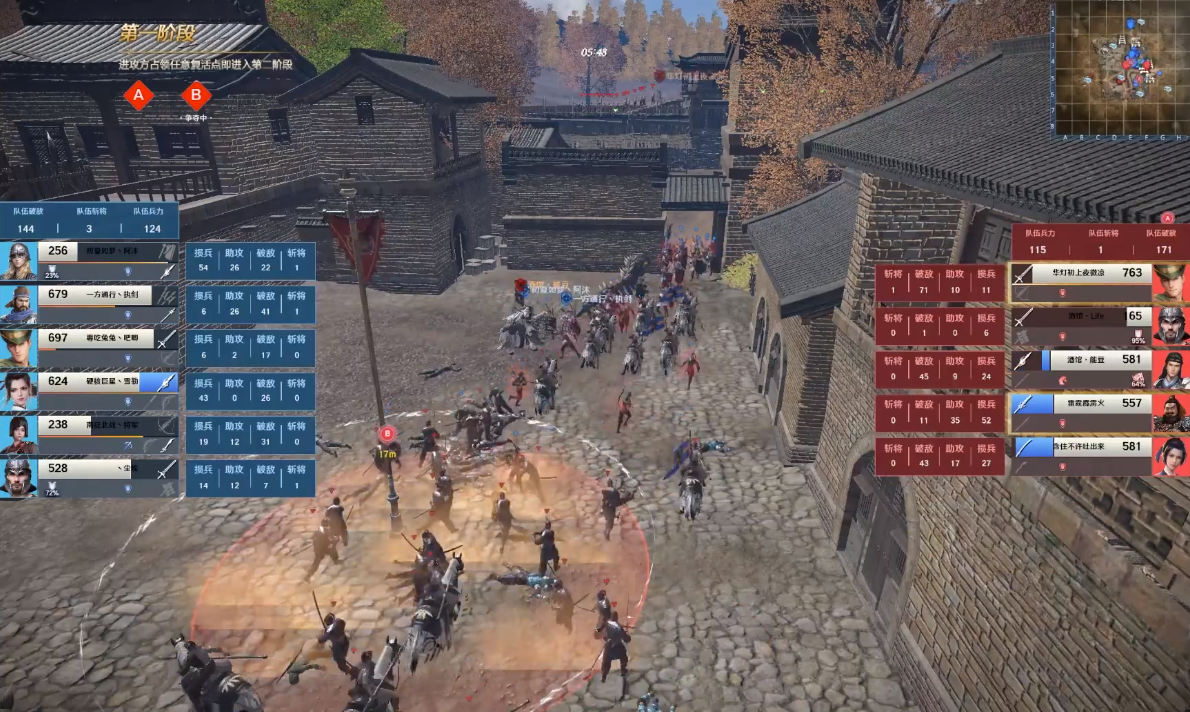View the blue team totals header
Viewport: 1190px width, 712px height.
[x=89, y=221]
